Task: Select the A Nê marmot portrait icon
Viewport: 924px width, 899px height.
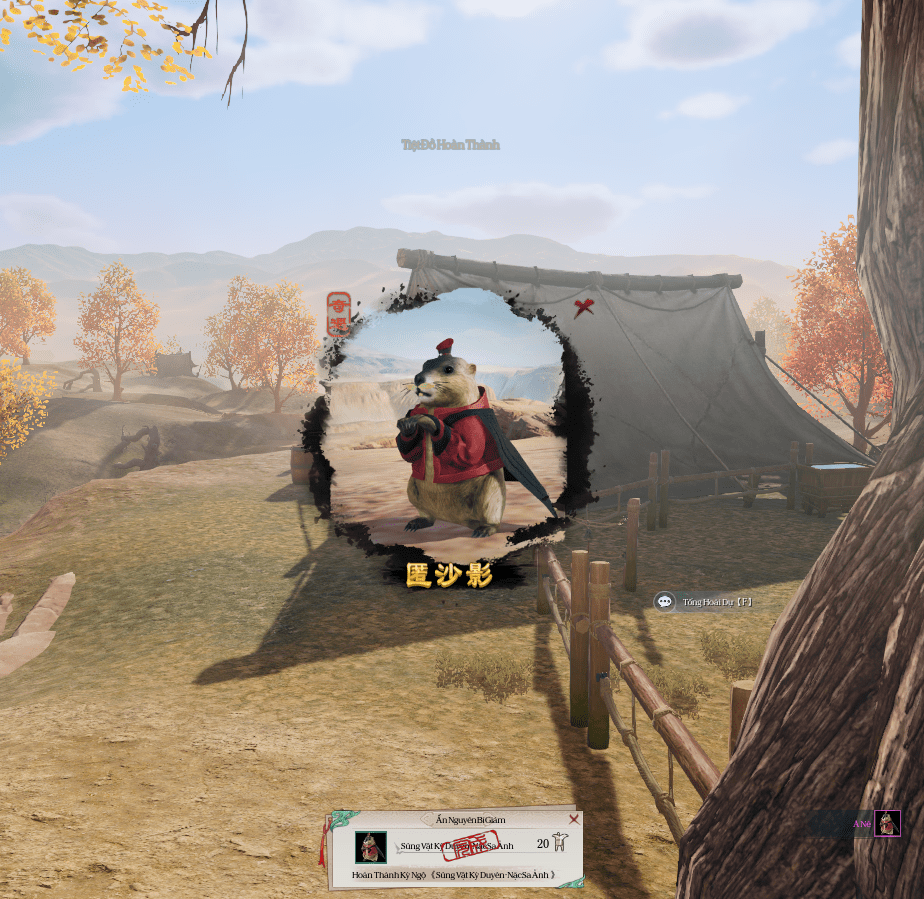Action: point(887,823)
